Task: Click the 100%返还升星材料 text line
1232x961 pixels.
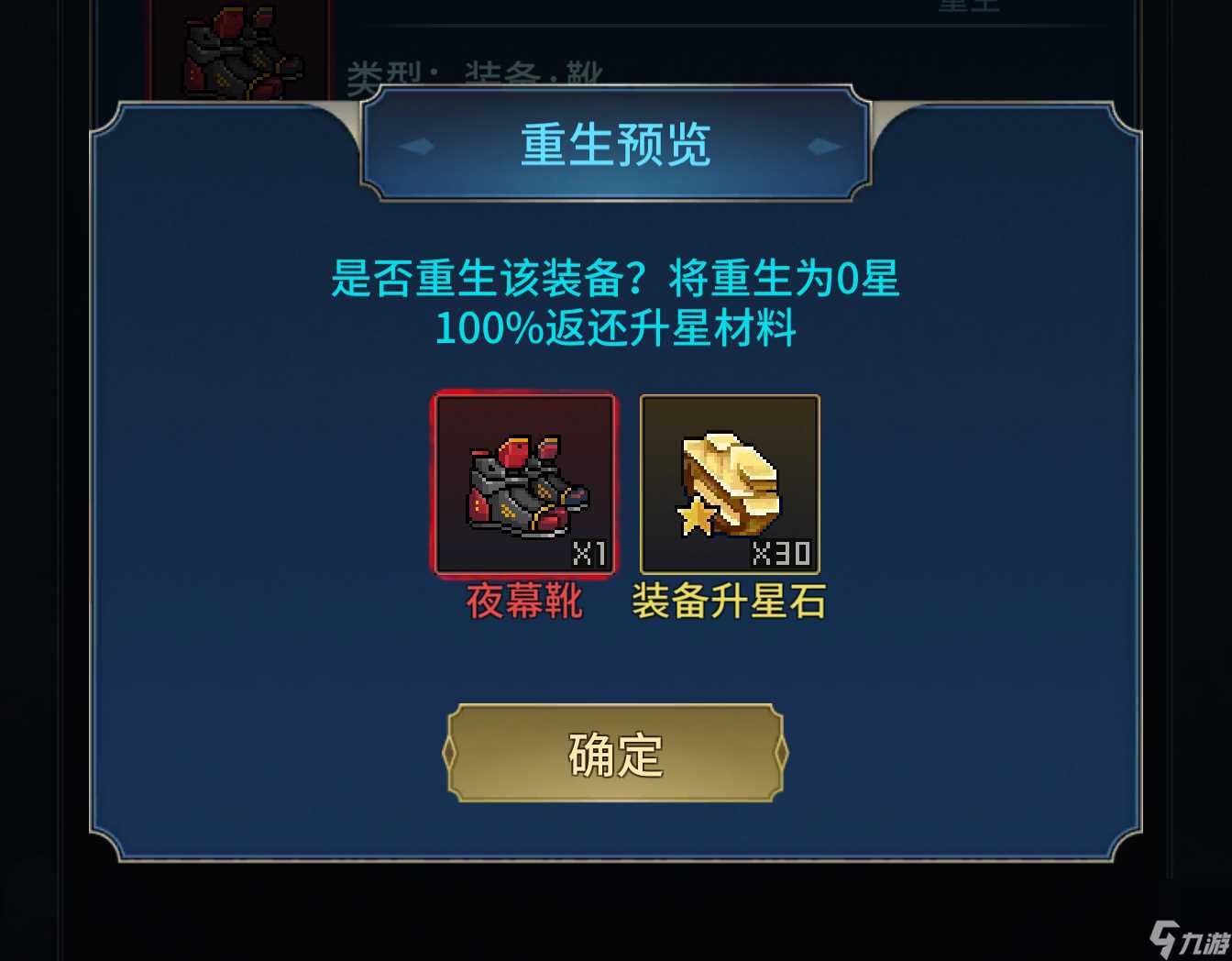Action: [x=615, y=332]
